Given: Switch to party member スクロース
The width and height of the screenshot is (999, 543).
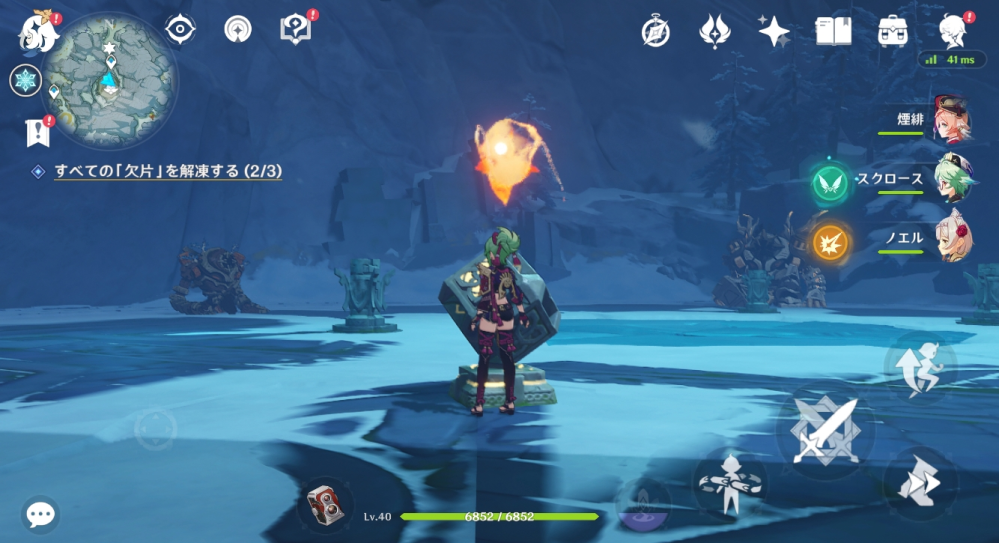Looking at the screenshot, I should [950, 180].
